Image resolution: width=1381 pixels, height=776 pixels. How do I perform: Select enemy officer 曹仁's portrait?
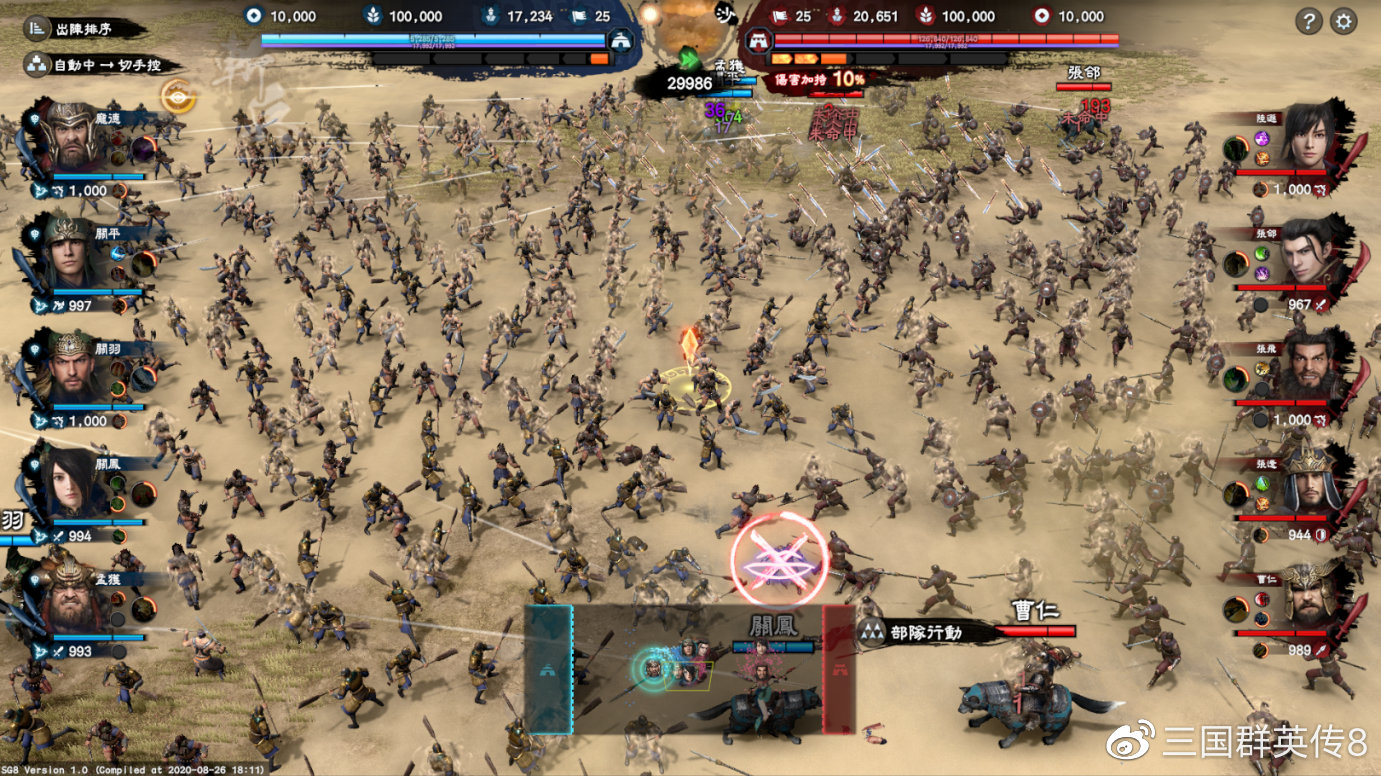[x=1311, y=598]
